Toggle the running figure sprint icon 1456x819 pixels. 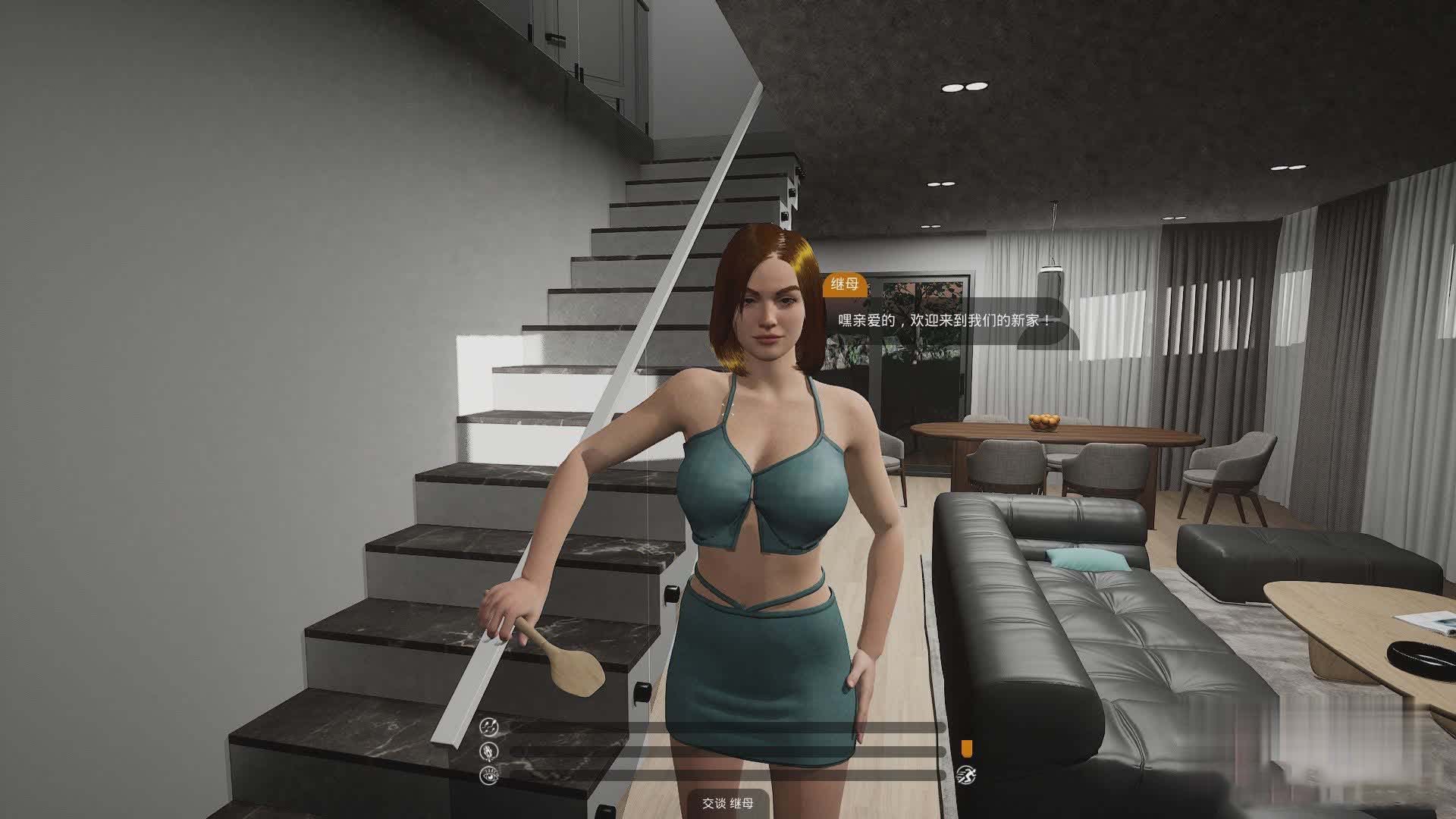point(966,775)
